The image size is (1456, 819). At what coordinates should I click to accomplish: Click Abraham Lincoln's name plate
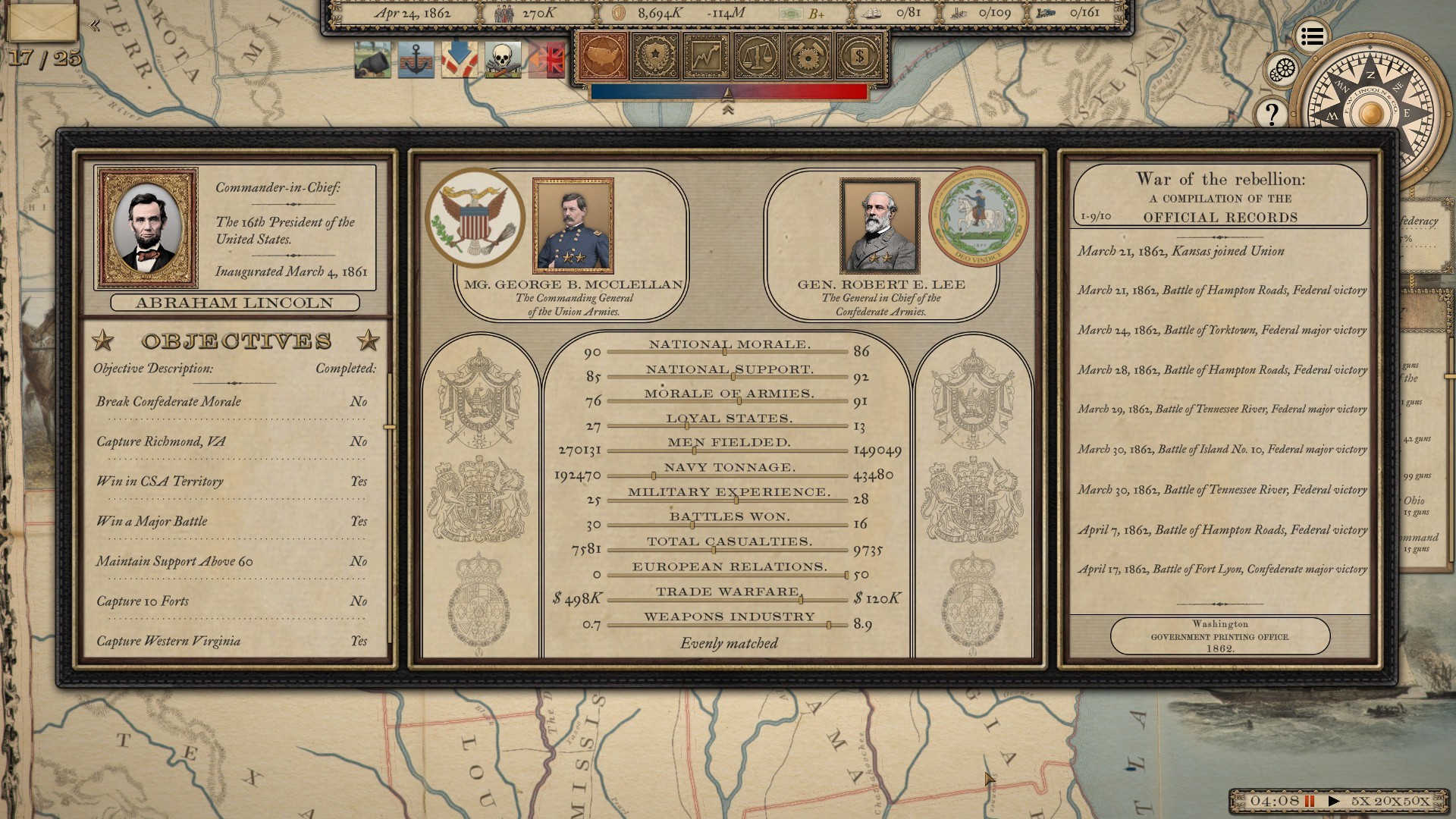pos(233,303)
